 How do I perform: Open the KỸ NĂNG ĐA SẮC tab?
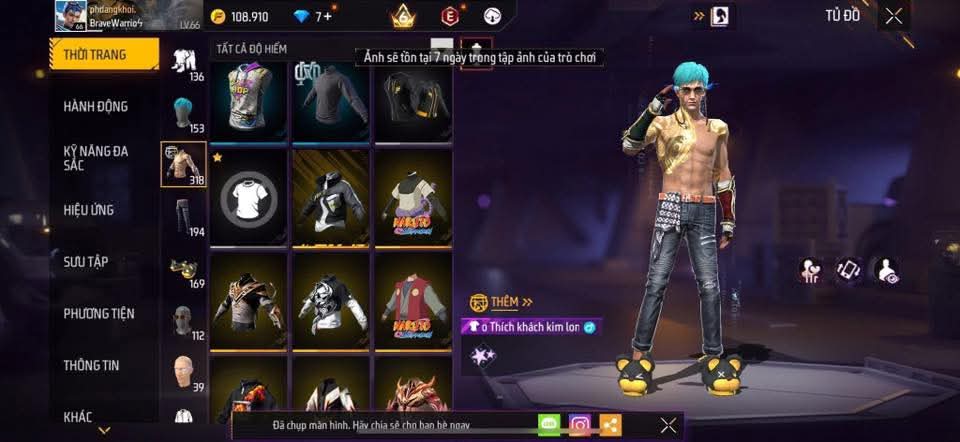(x=96, y=158)
